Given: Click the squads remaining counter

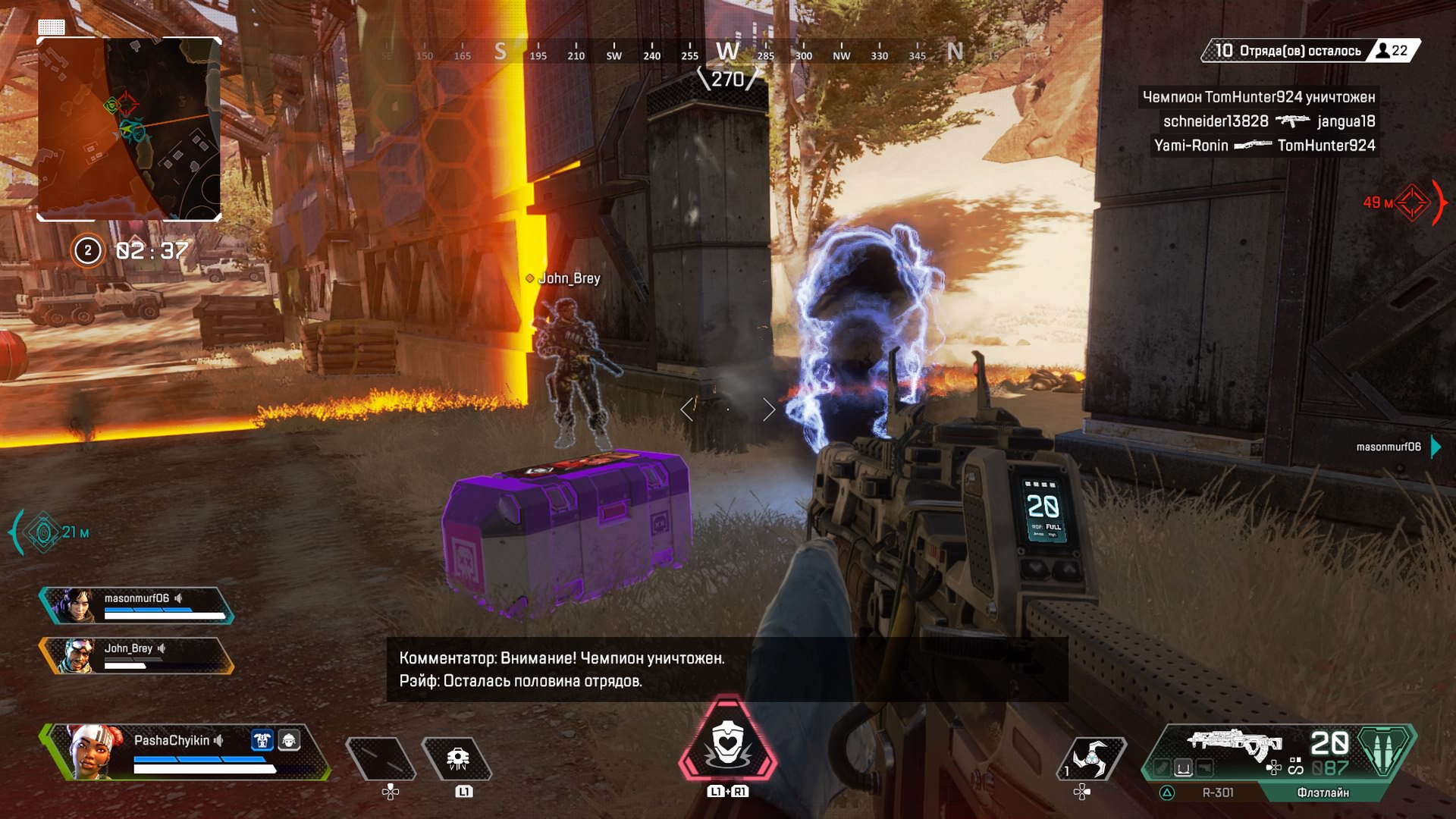Looking at the screenshot, I should coord(1289,49).
